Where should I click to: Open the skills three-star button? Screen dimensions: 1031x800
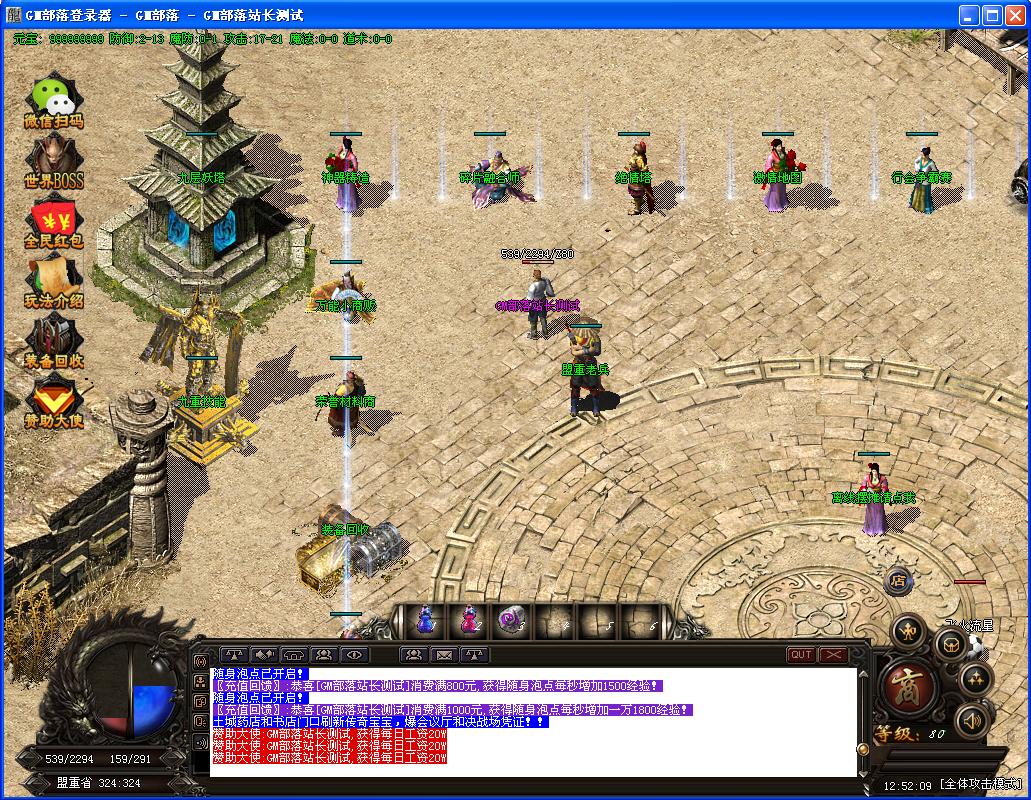(975, 681)
